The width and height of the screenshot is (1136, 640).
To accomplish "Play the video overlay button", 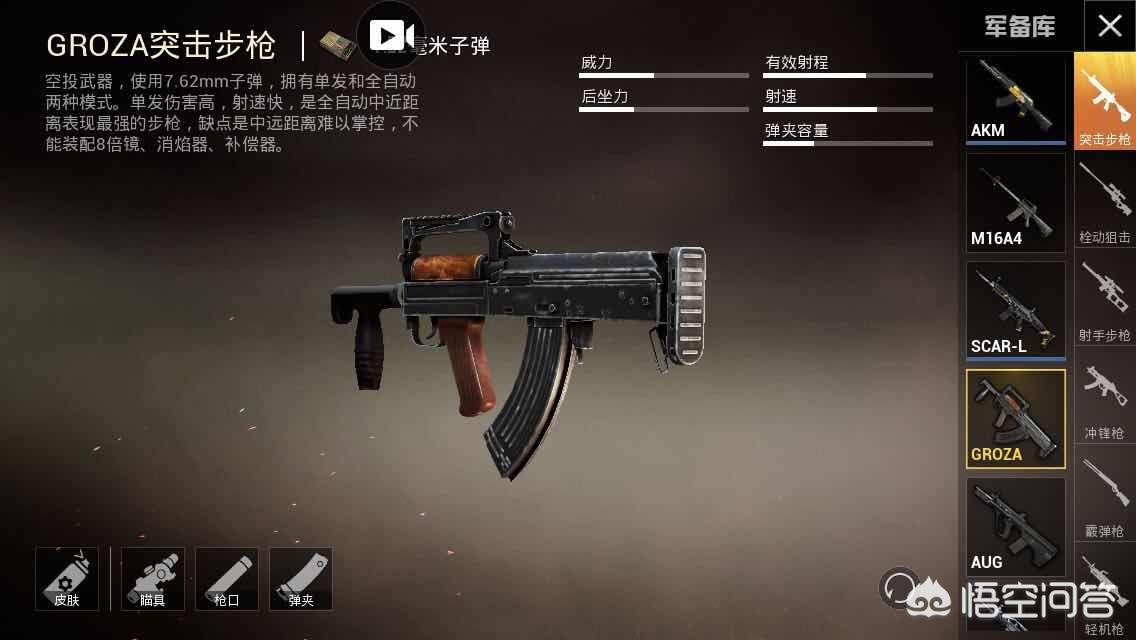I will [392, 36].
